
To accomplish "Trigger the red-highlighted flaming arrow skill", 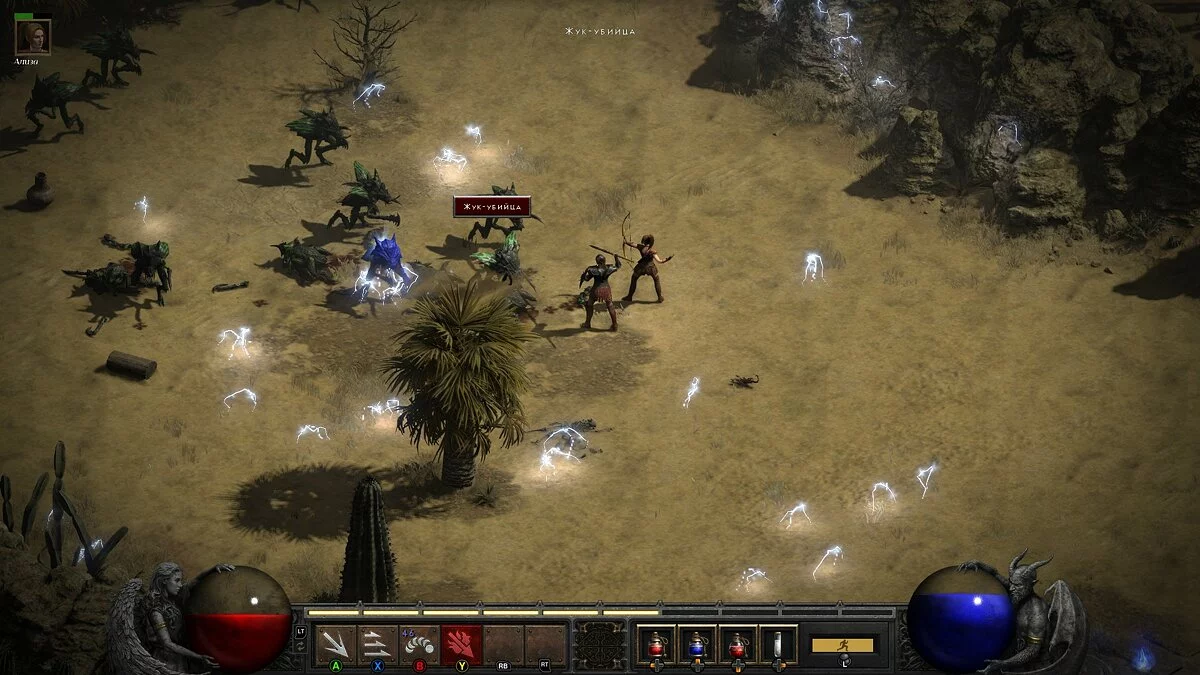I will click(461, 644).
